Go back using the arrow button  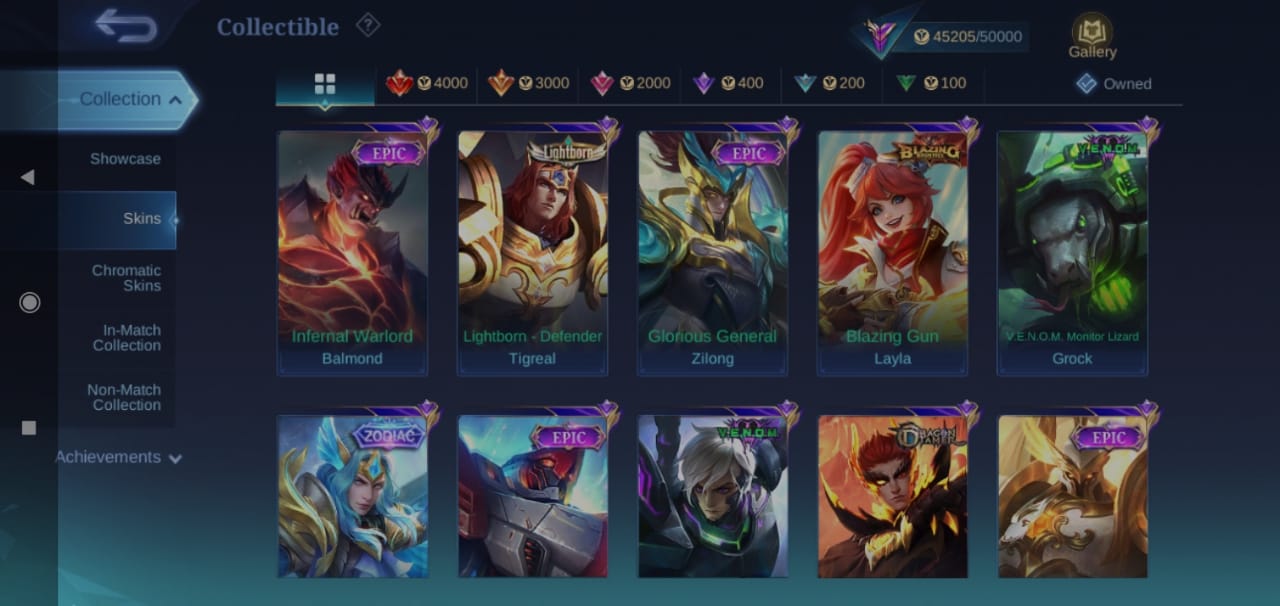126,26
